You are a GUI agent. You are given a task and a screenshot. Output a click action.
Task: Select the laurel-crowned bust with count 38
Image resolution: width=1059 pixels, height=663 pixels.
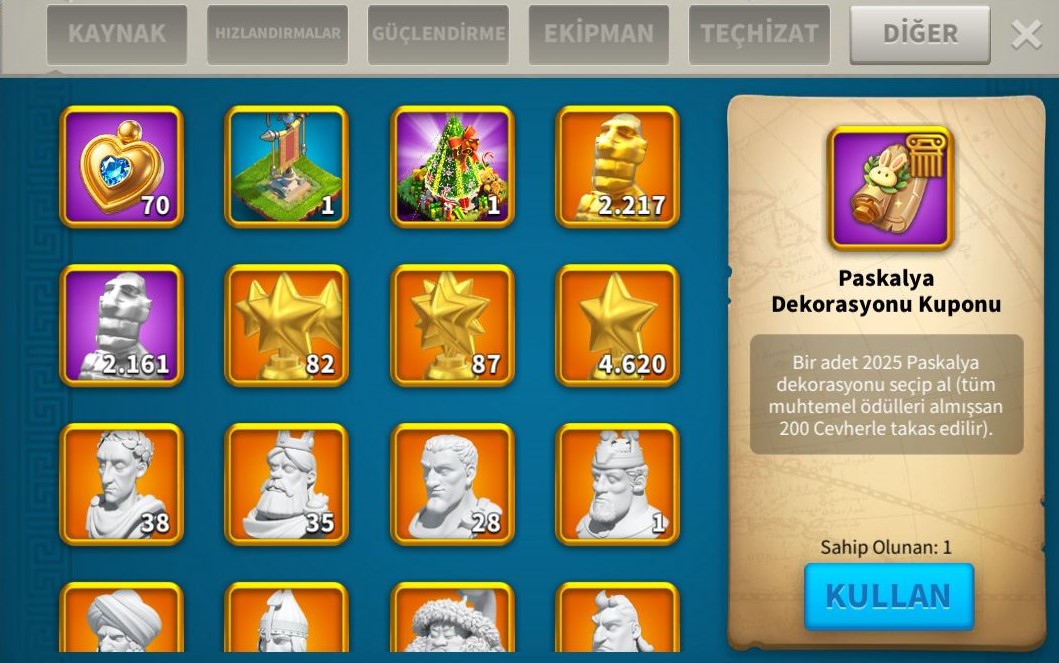(122, 484)
